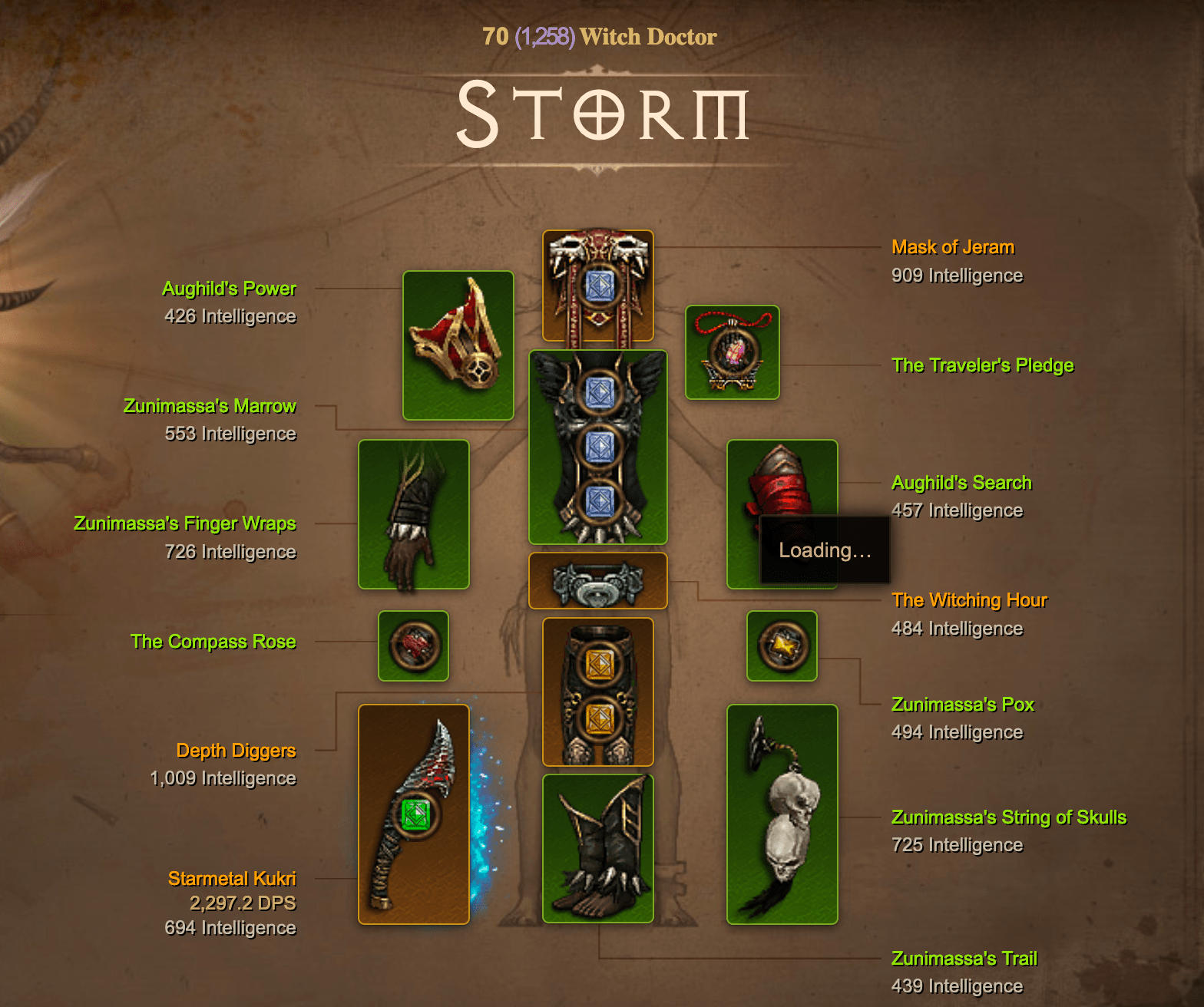Follow the Compass Rose text link
This screenshot has width=1204, height=1007.
click(213, 642)
